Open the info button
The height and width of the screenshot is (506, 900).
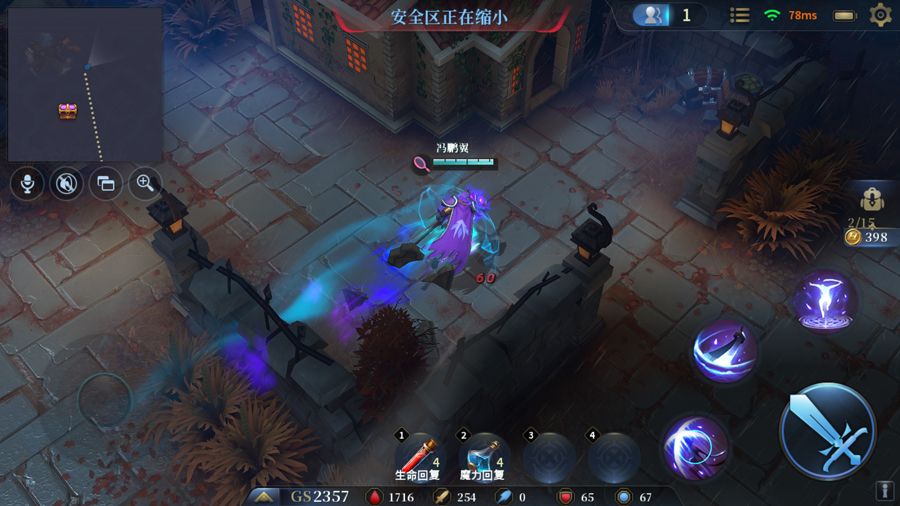pyautogui.click(x=884, y=491)
